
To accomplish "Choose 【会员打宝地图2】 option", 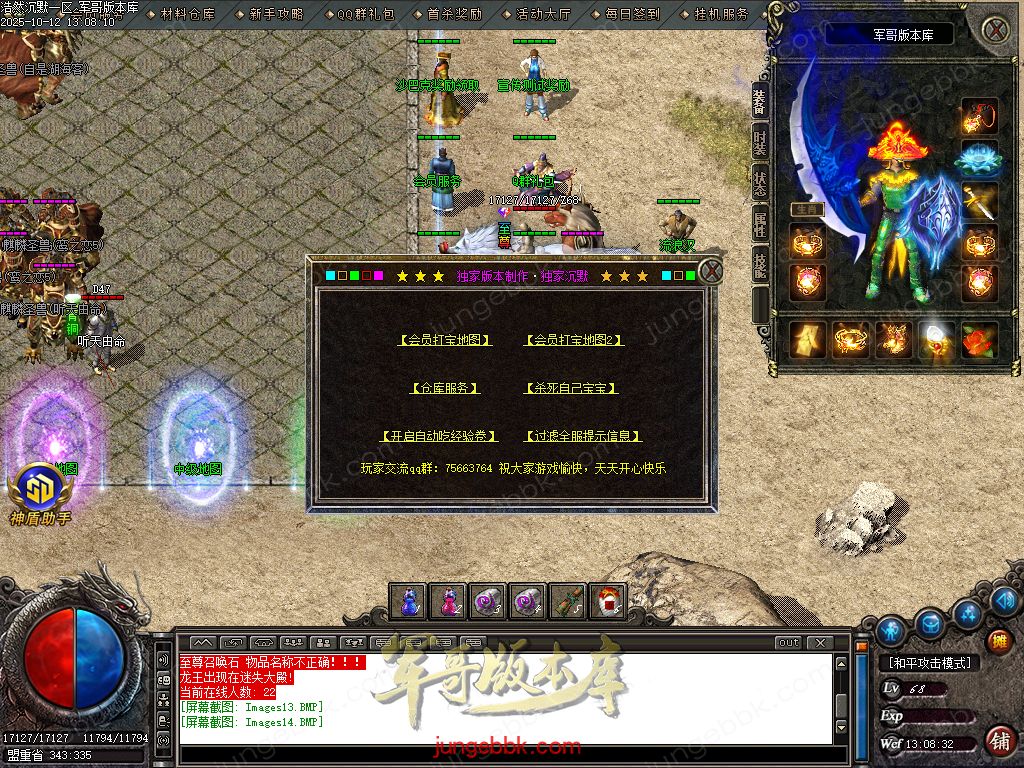I will [x=574, y=340].
